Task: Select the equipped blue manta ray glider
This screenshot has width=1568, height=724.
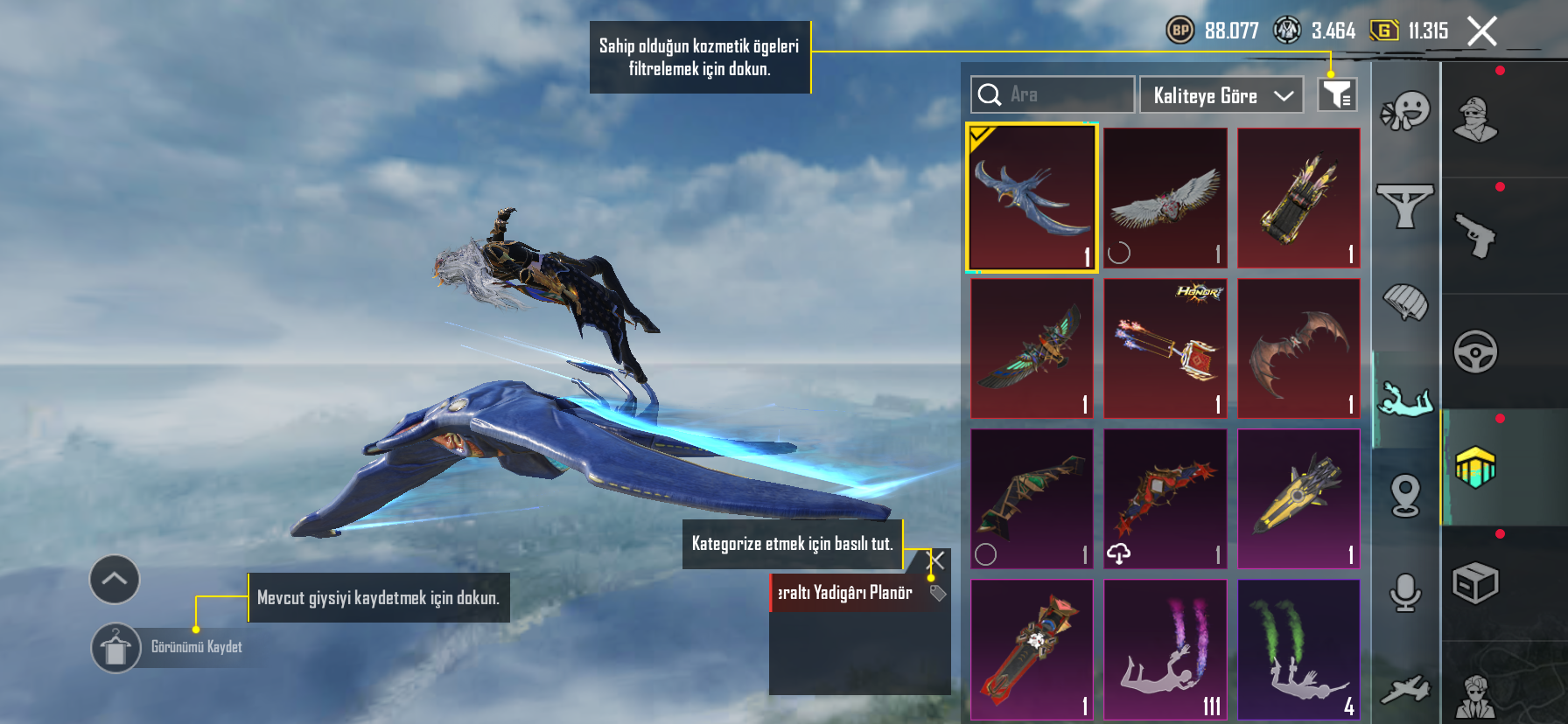Action: [1032, 198]
